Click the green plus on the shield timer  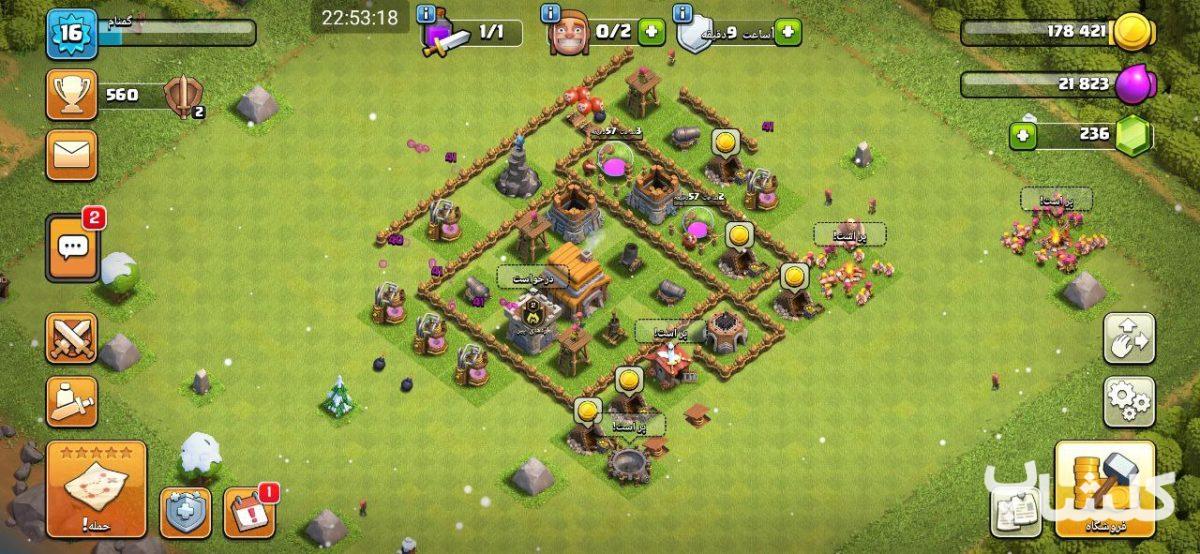tap(787, 32)
